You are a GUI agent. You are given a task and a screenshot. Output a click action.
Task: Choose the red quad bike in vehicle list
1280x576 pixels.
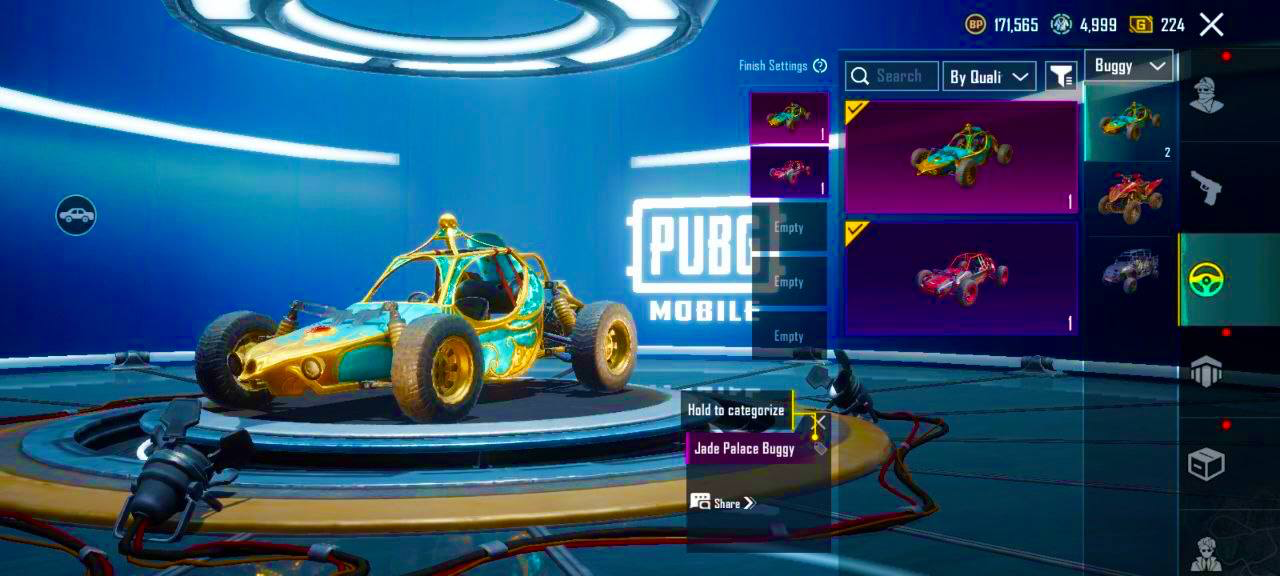[x=1130, y=196]
